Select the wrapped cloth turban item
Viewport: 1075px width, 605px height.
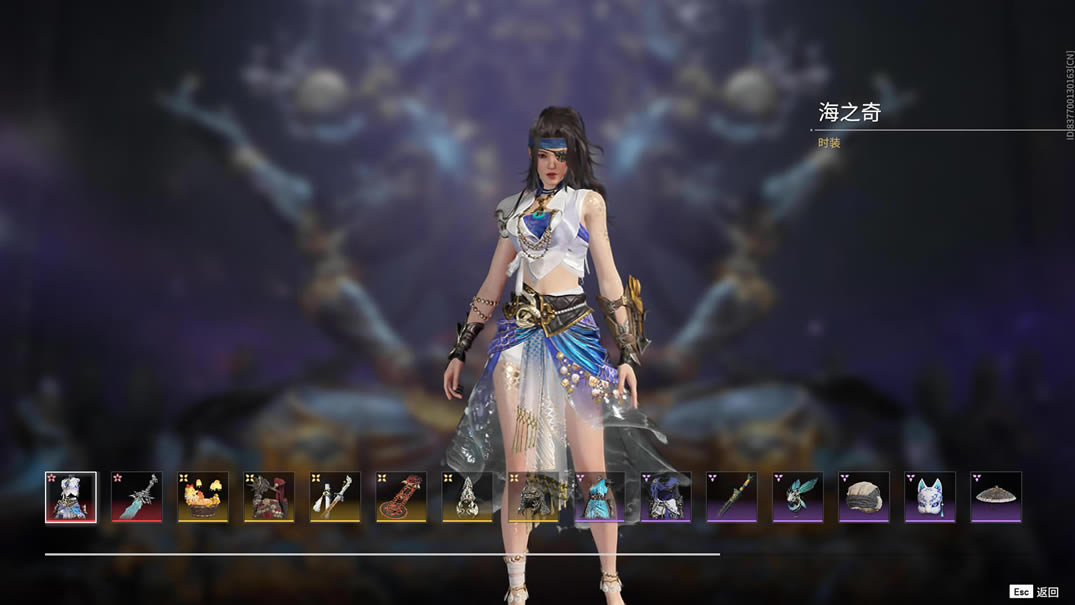[x=863, y=497]
